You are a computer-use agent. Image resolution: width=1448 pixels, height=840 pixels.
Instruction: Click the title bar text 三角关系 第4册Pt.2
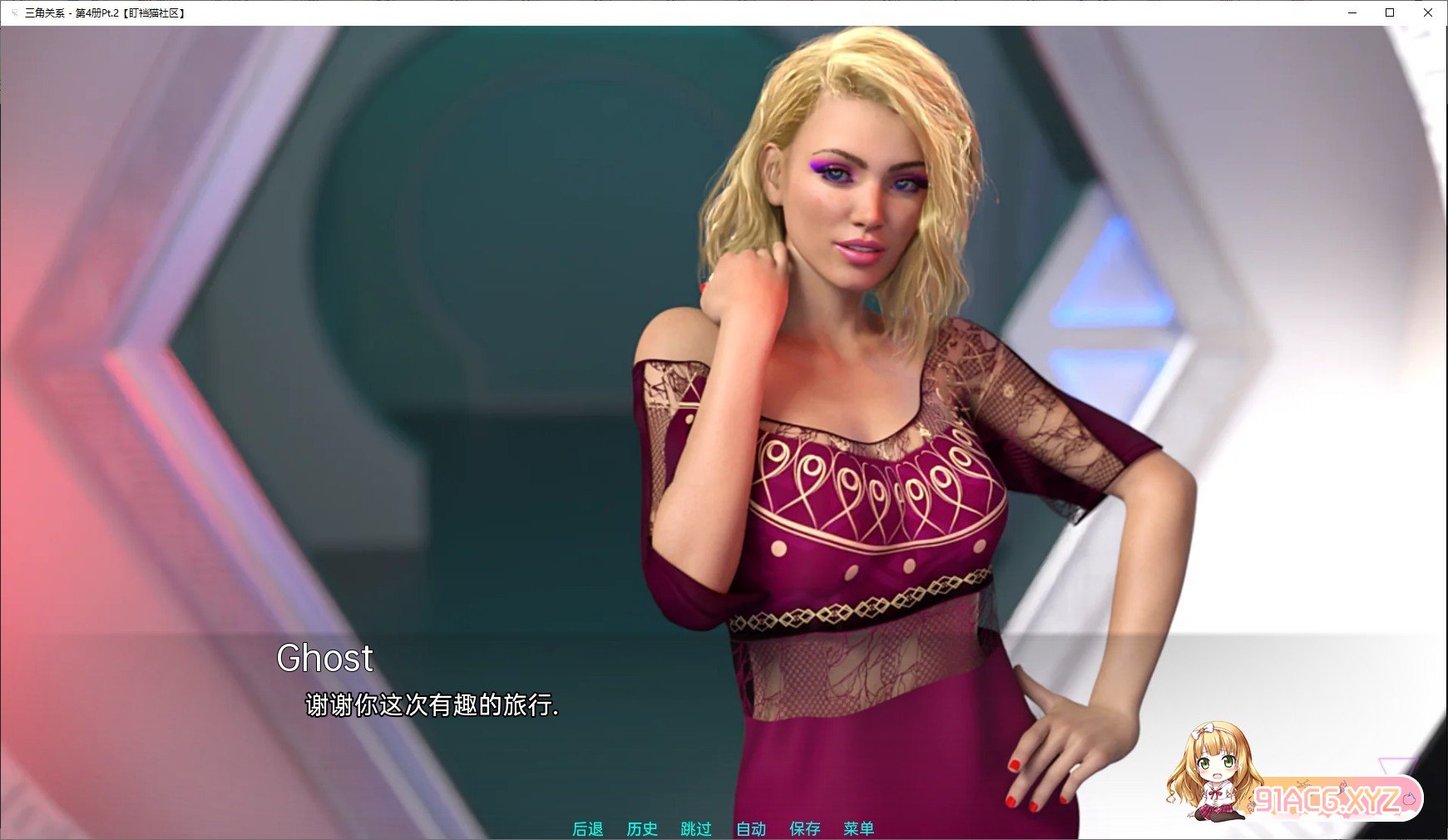tap(106, 12)
